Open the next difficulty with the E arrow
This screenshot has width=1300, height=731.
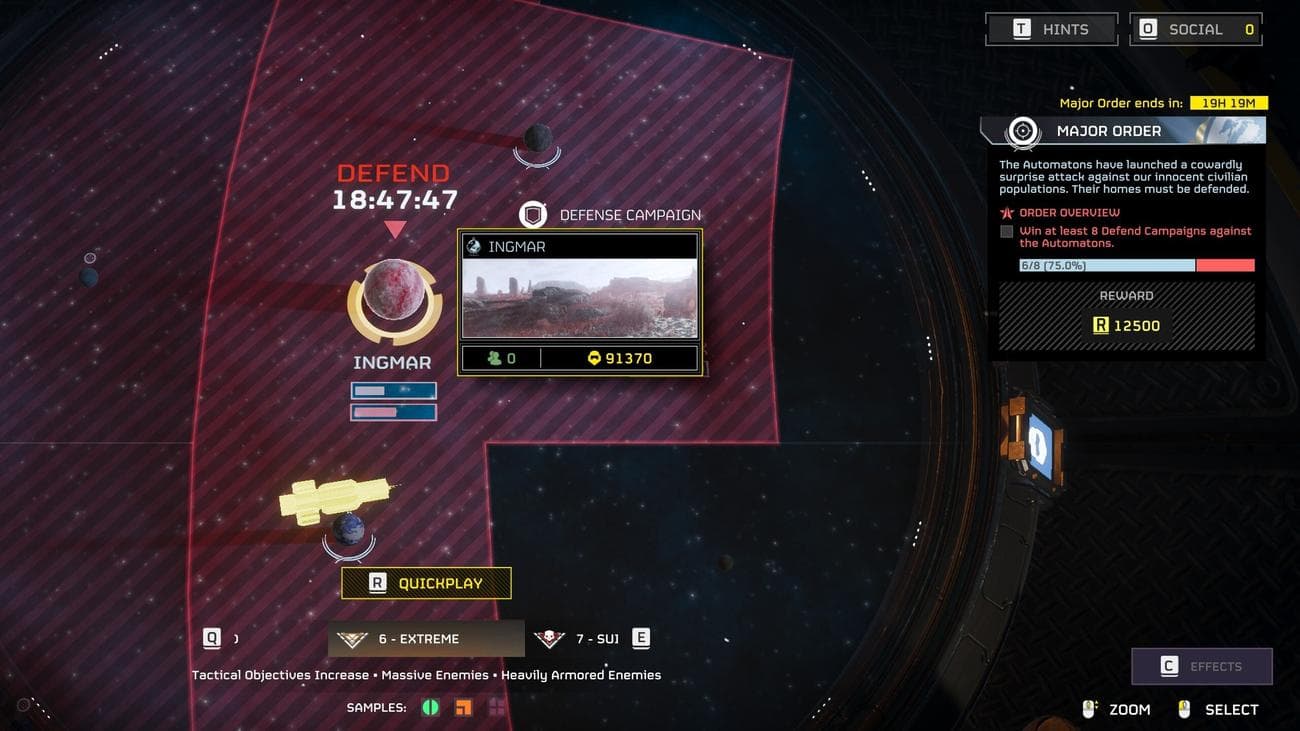tap(640, 638)
